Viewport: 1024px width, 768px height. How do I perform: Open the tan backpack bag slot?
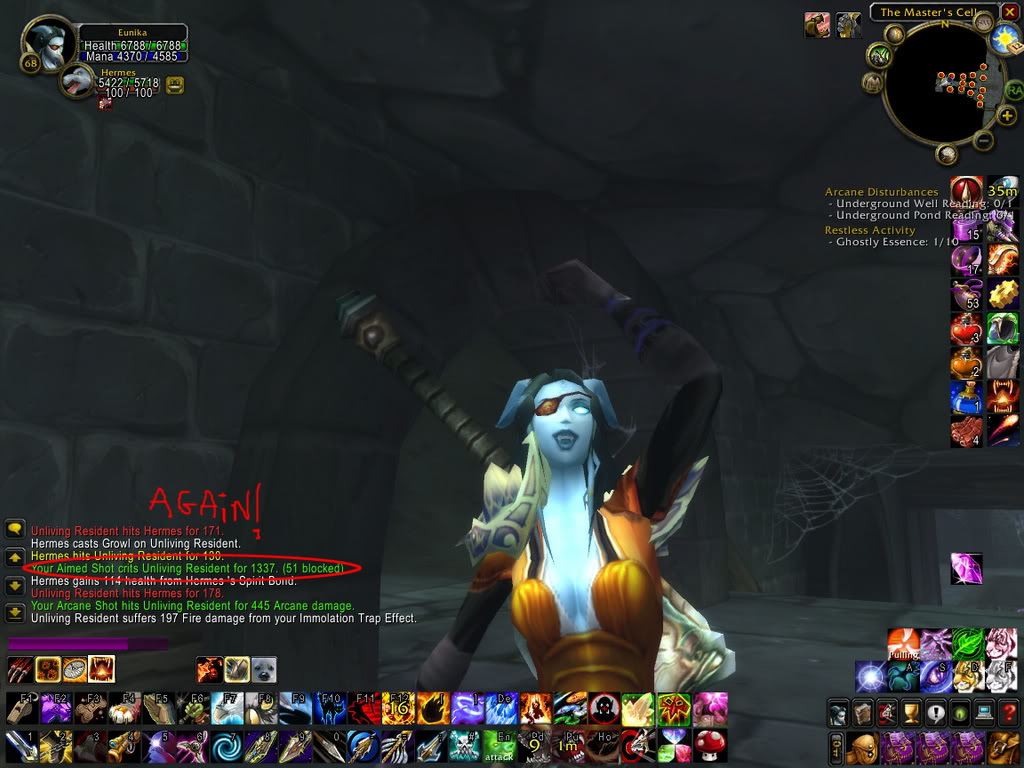point(1001,746)
